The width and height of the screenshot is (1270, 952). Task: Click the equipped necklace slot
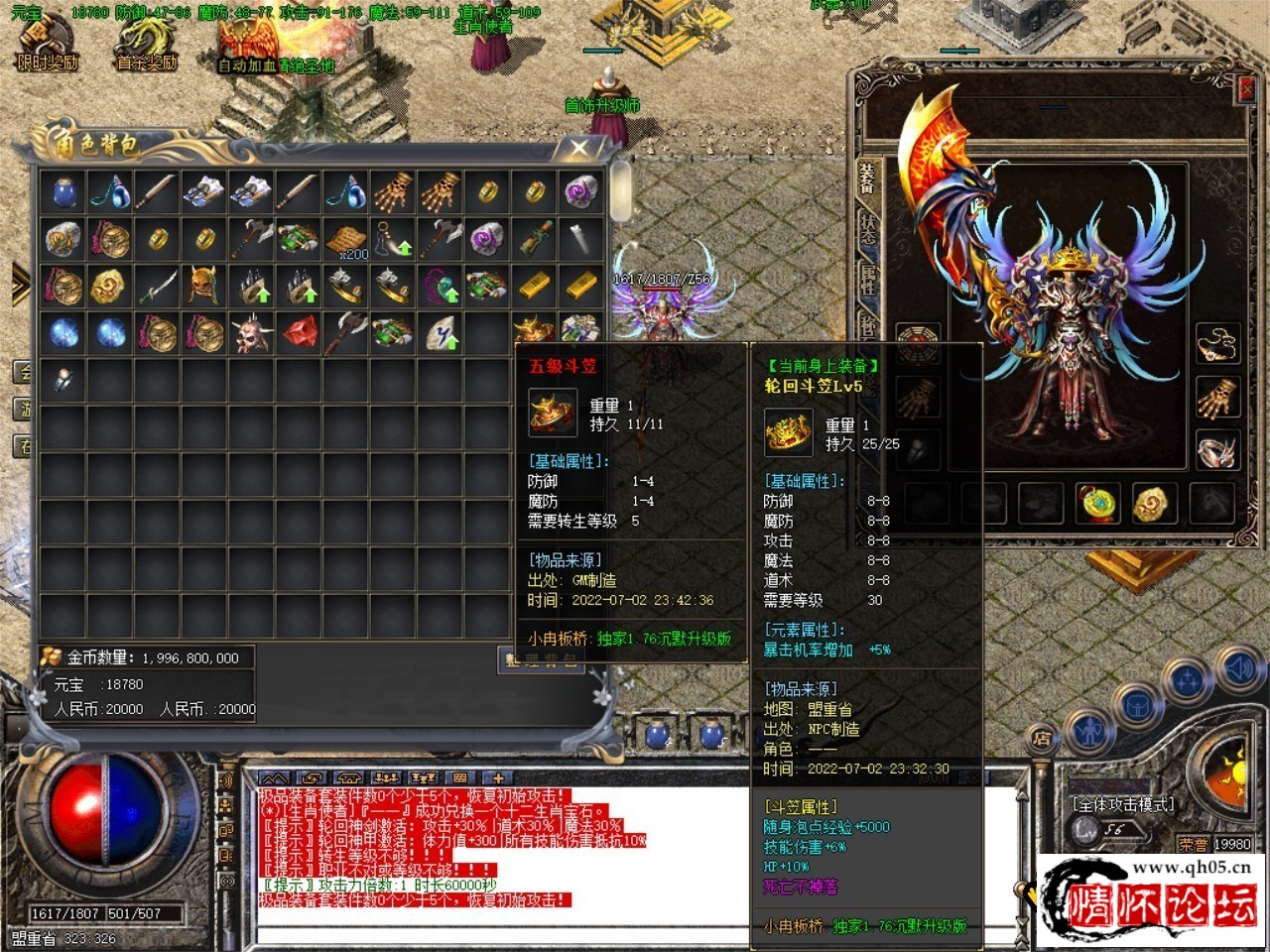(1216, 344)
